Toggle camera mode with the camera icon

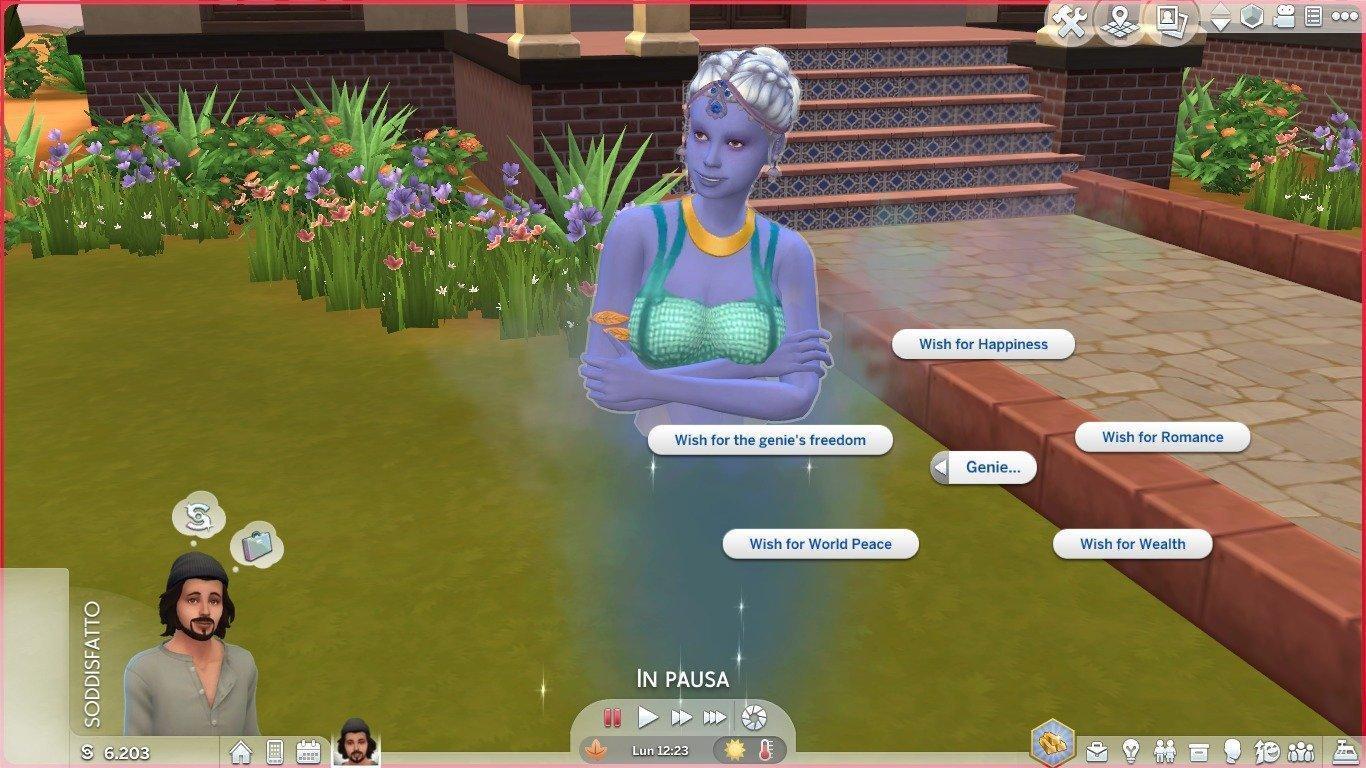[1285, 17]
